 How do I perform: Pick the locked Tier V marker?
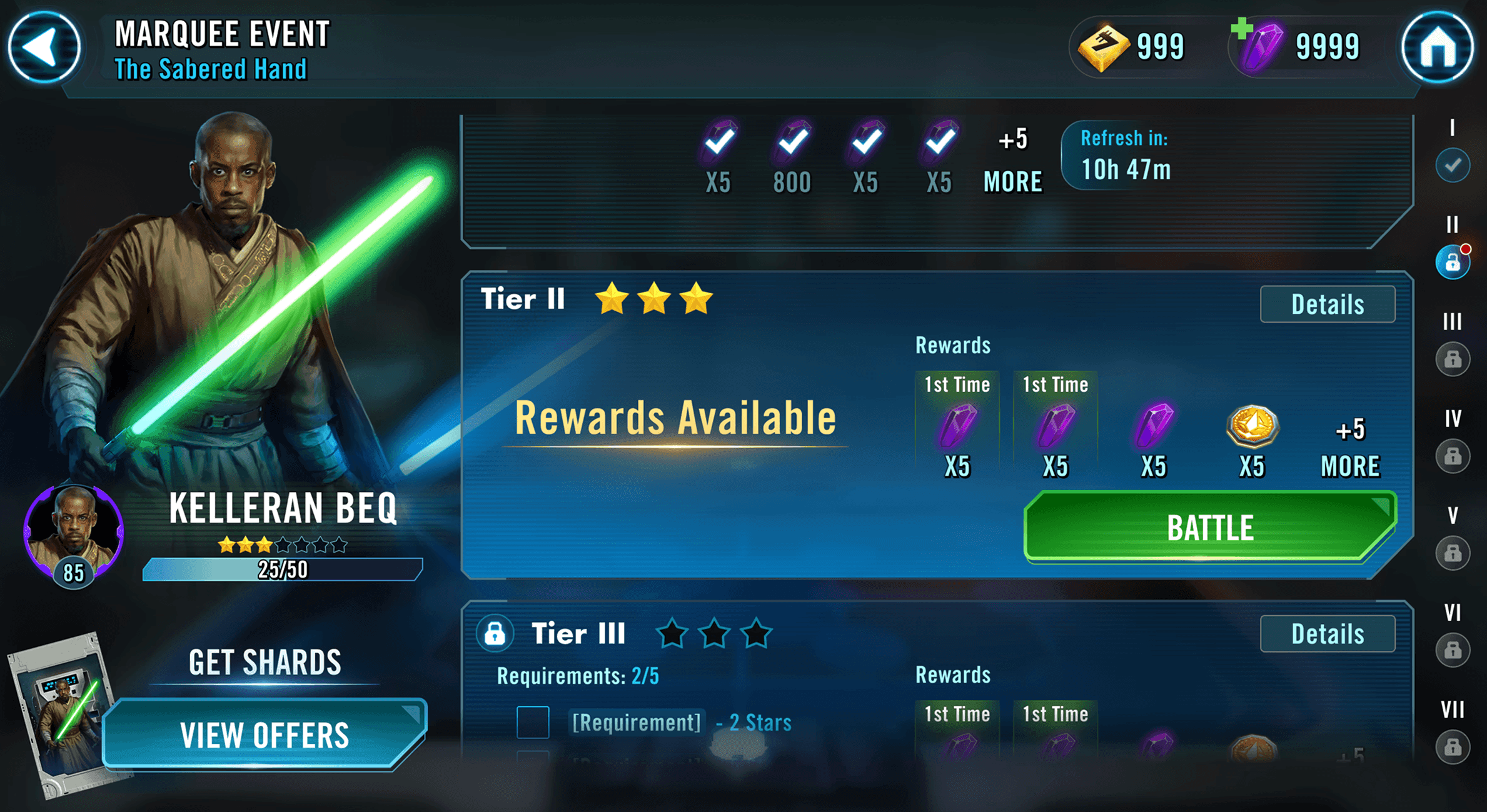(1452, 553)
